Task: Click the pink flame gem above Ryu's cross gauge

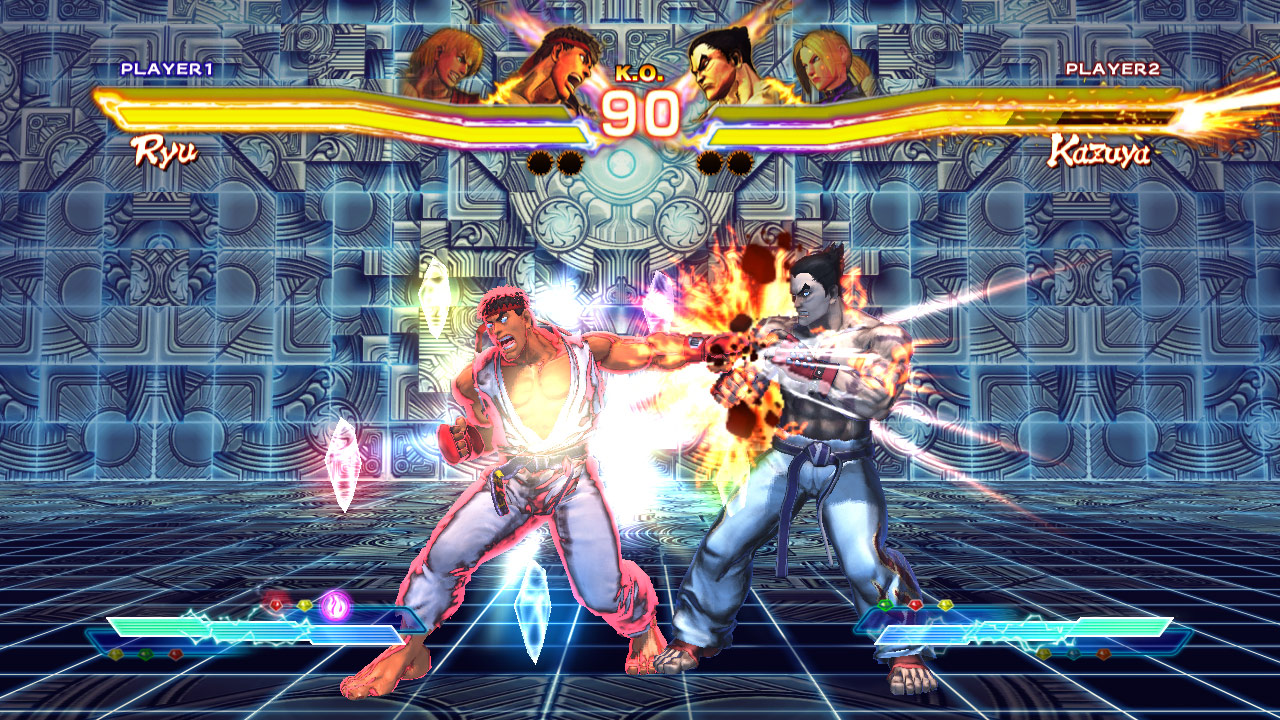Action: pyautogui.click(x=334, y=603)
